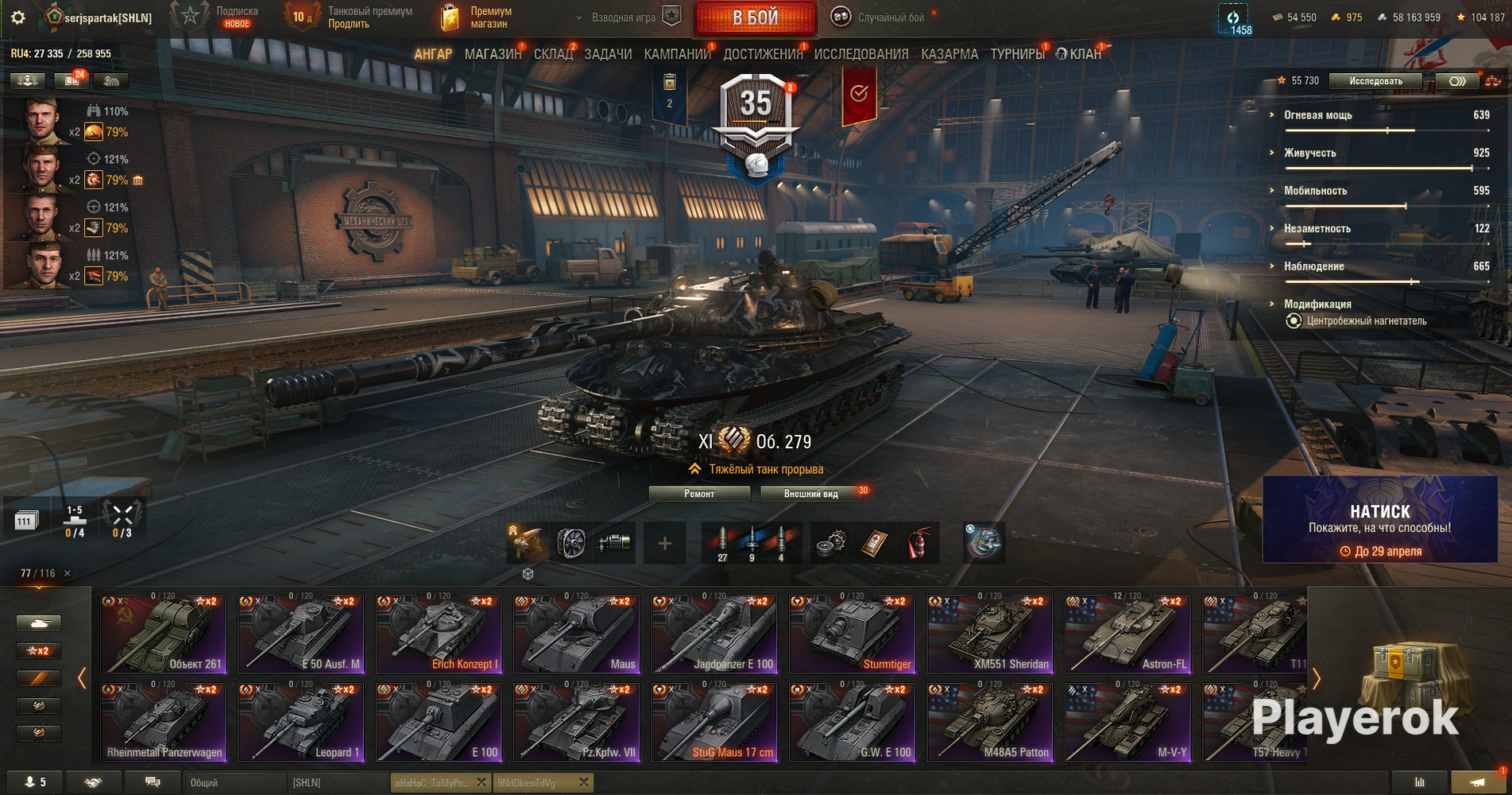Go to the ЗАДАЧИ tab
This screenshot has height=795, width=1512.
(608, 54)
